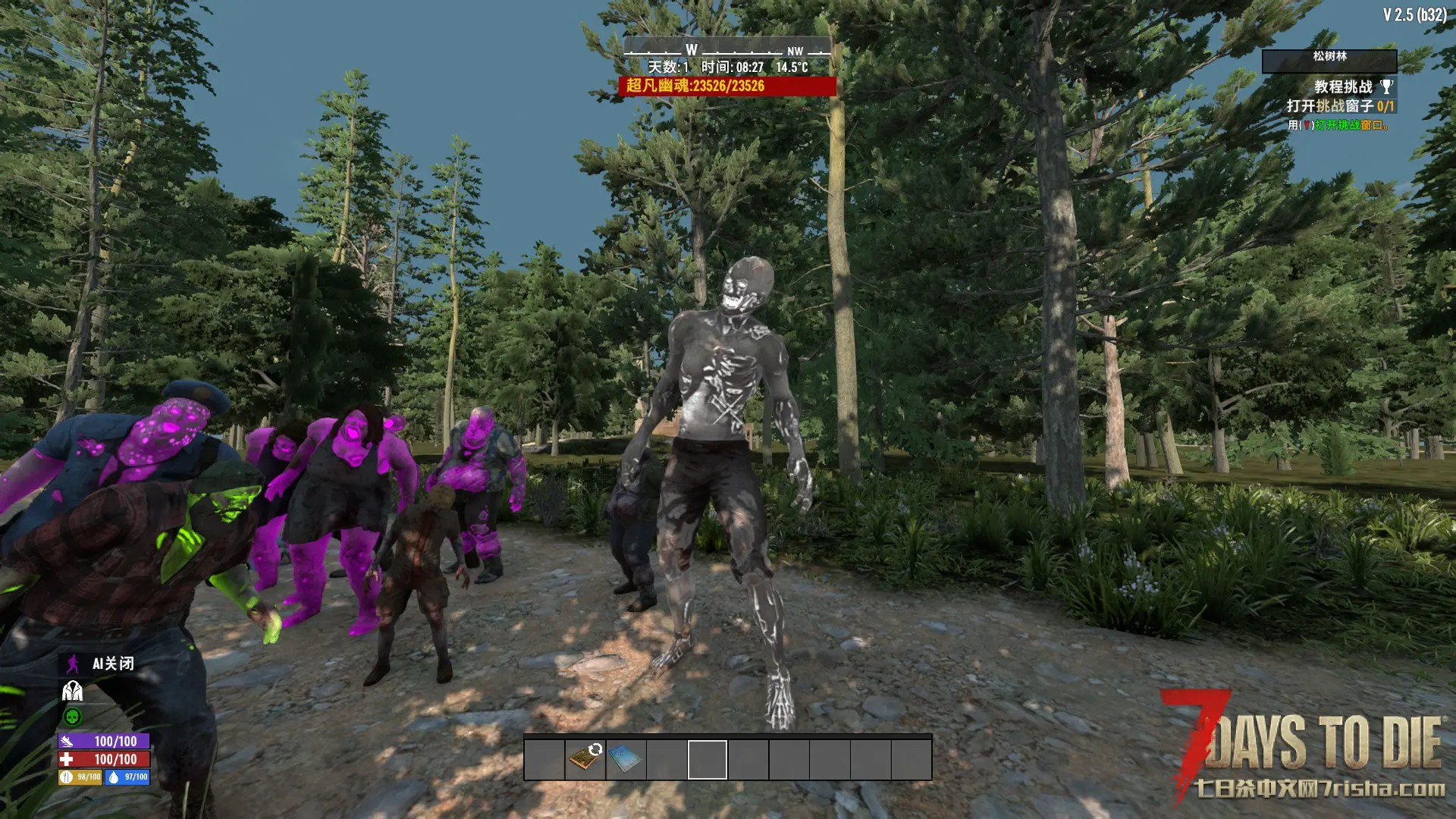1456x819 pixels.
Task: Click the white-outlined selected hotbar slot
Action: (708, 759)
